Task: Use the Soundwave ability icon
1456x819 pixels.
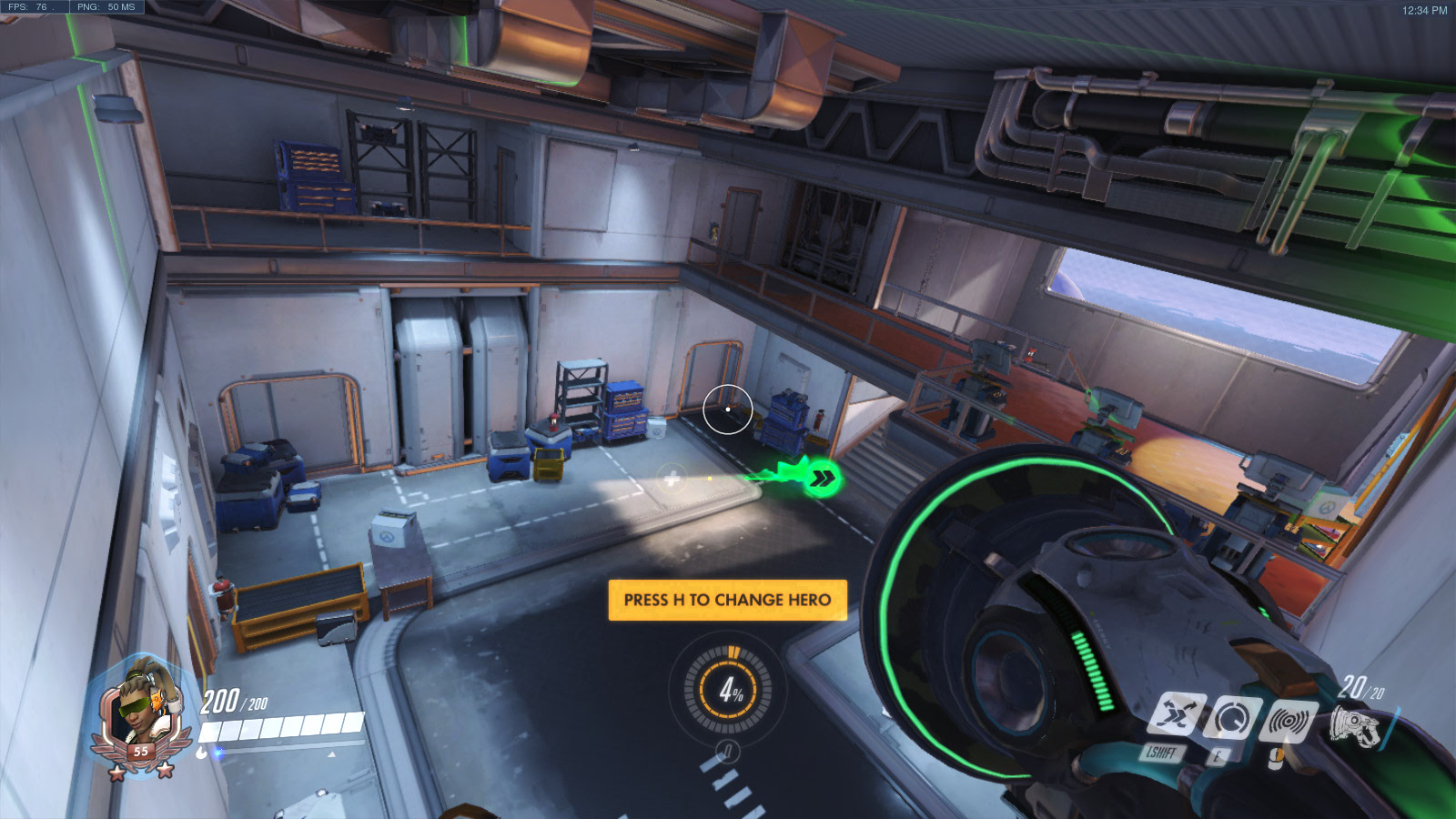Action: click(x=1289, y=723)
